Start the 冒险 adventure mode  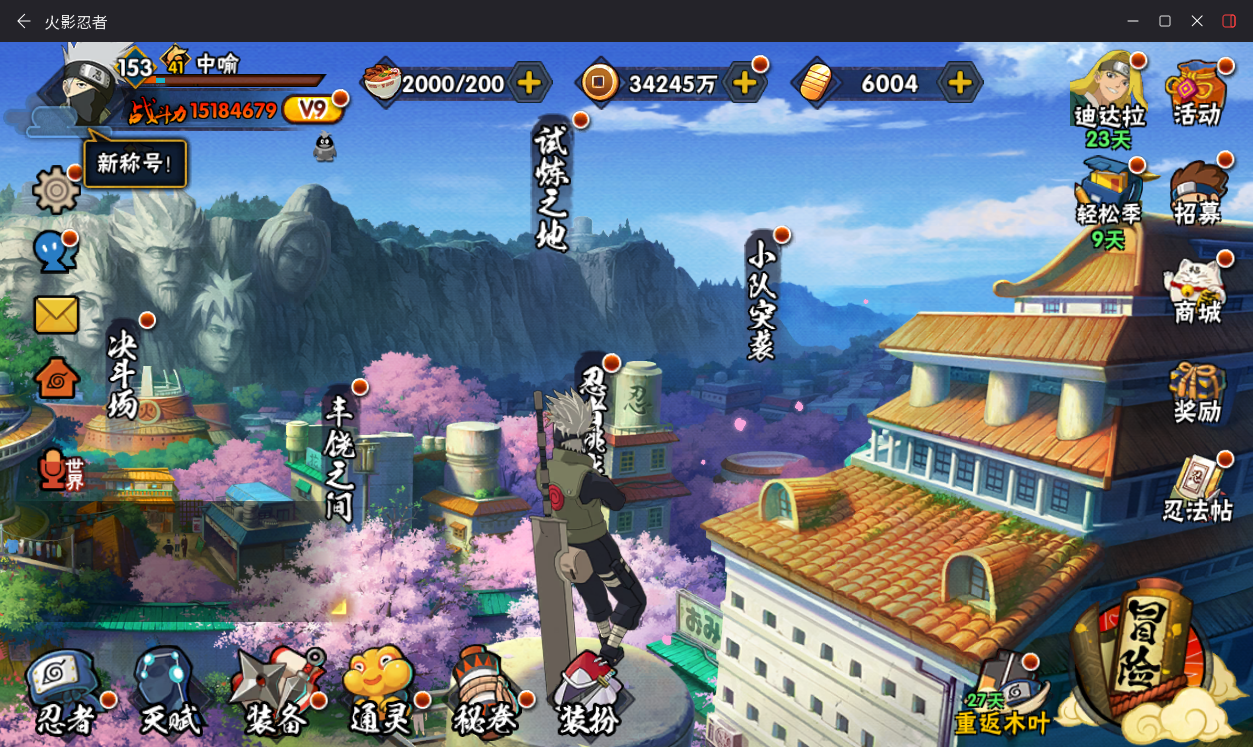[x=1144, y=654]
